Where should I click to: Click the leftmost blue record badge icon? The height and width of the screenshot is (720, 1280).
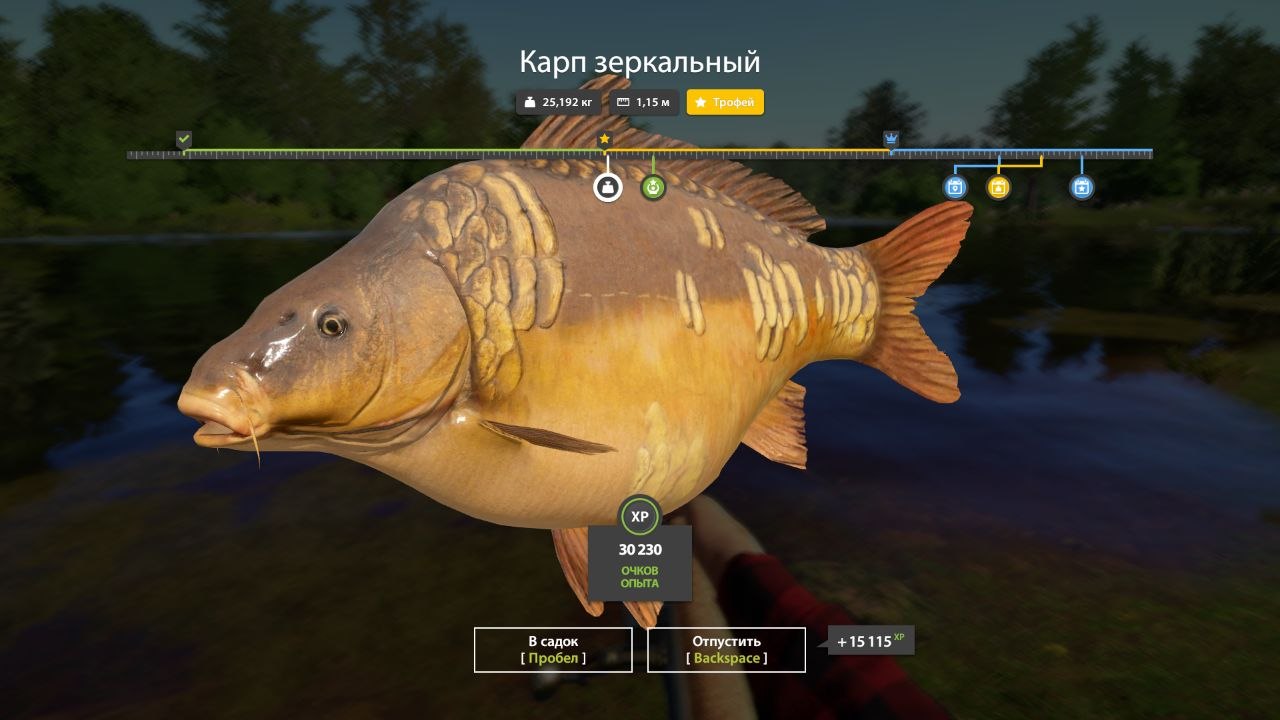(956, 186)
